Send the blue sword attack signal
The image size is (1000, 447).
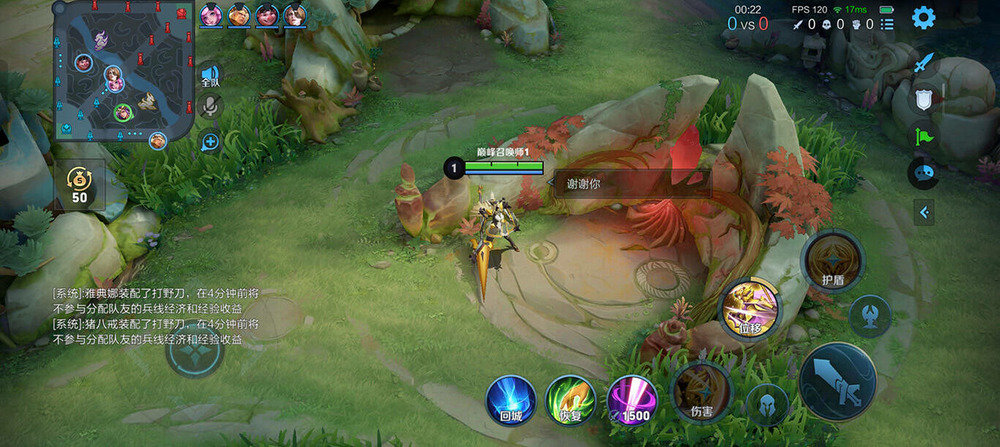point(924,63)
